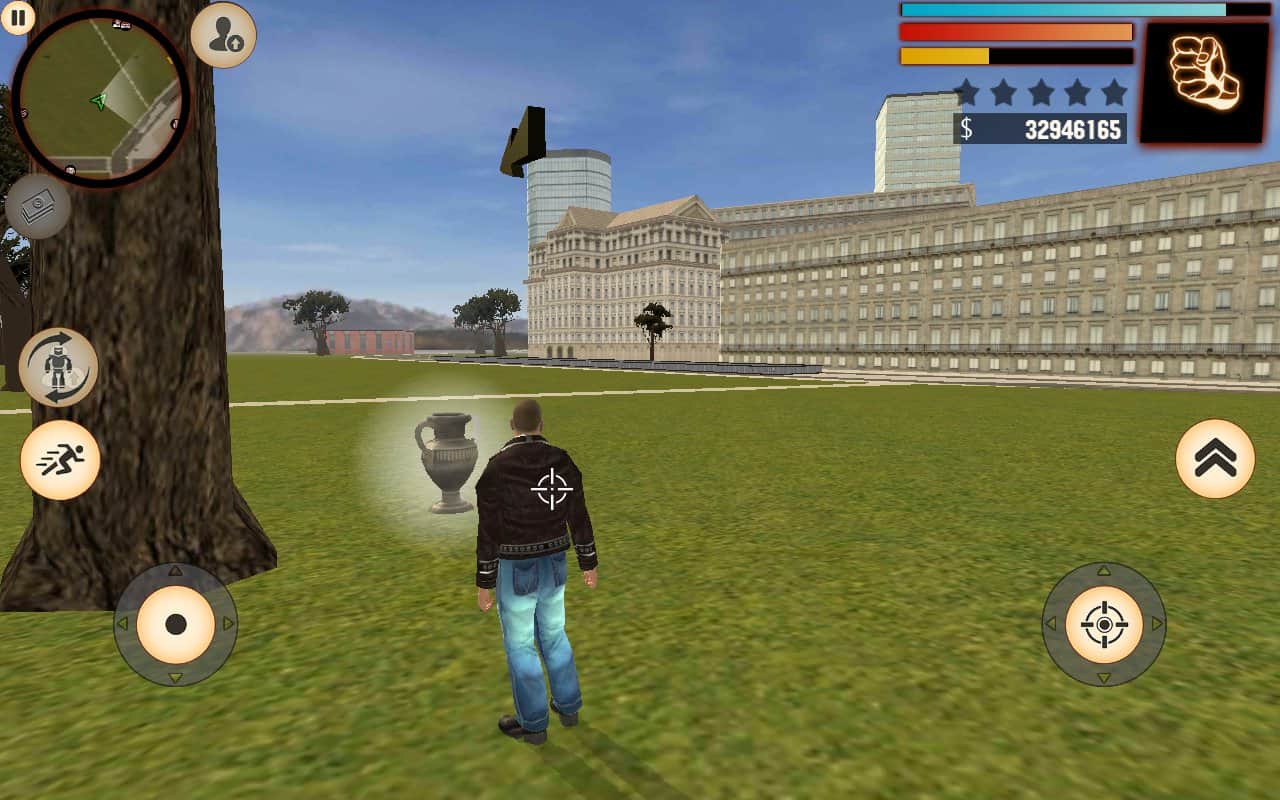Pause the game with the pause button
The width and height of the screenshot is (1280, 800).
18,17
